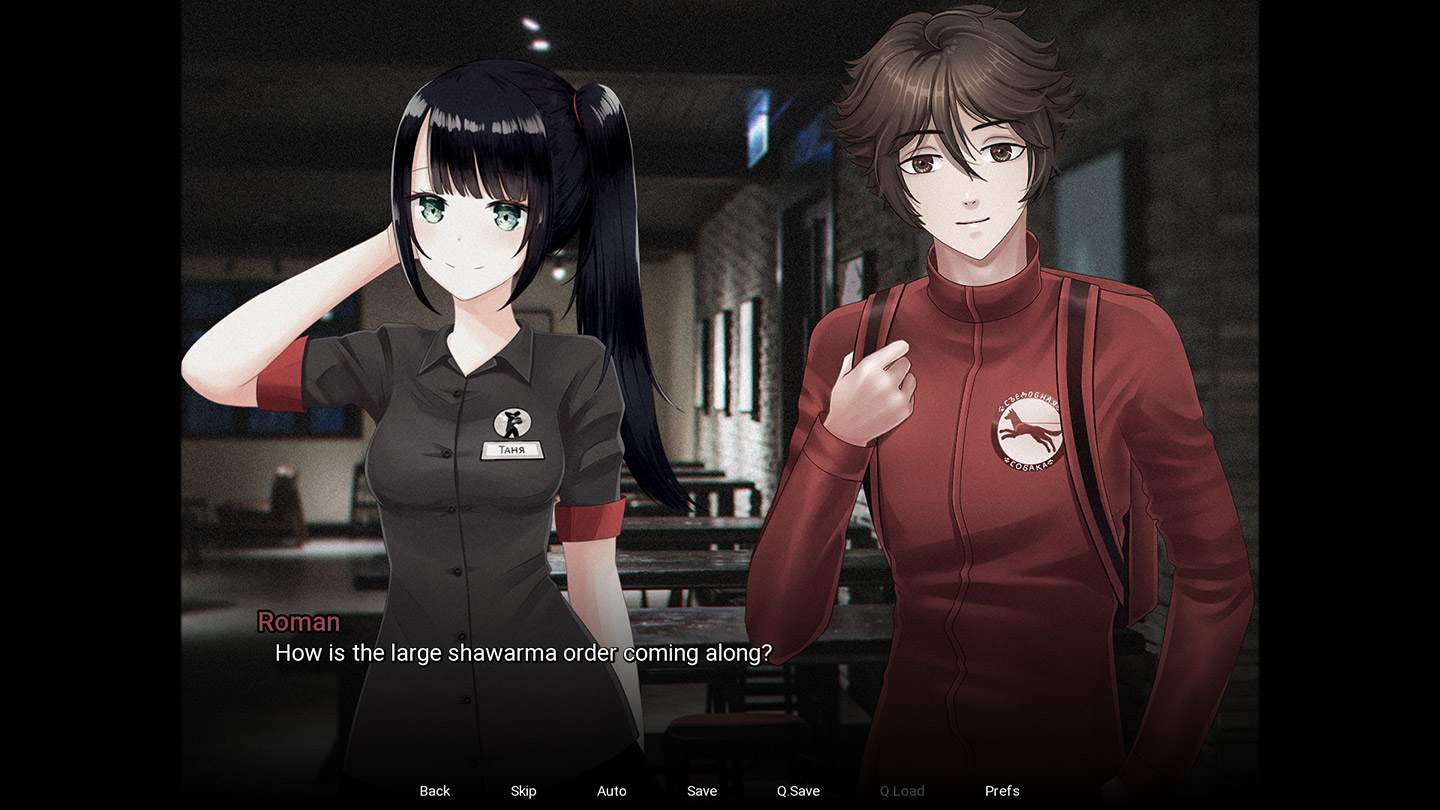Open the Prefs preferences screen

pos(1002,790)
